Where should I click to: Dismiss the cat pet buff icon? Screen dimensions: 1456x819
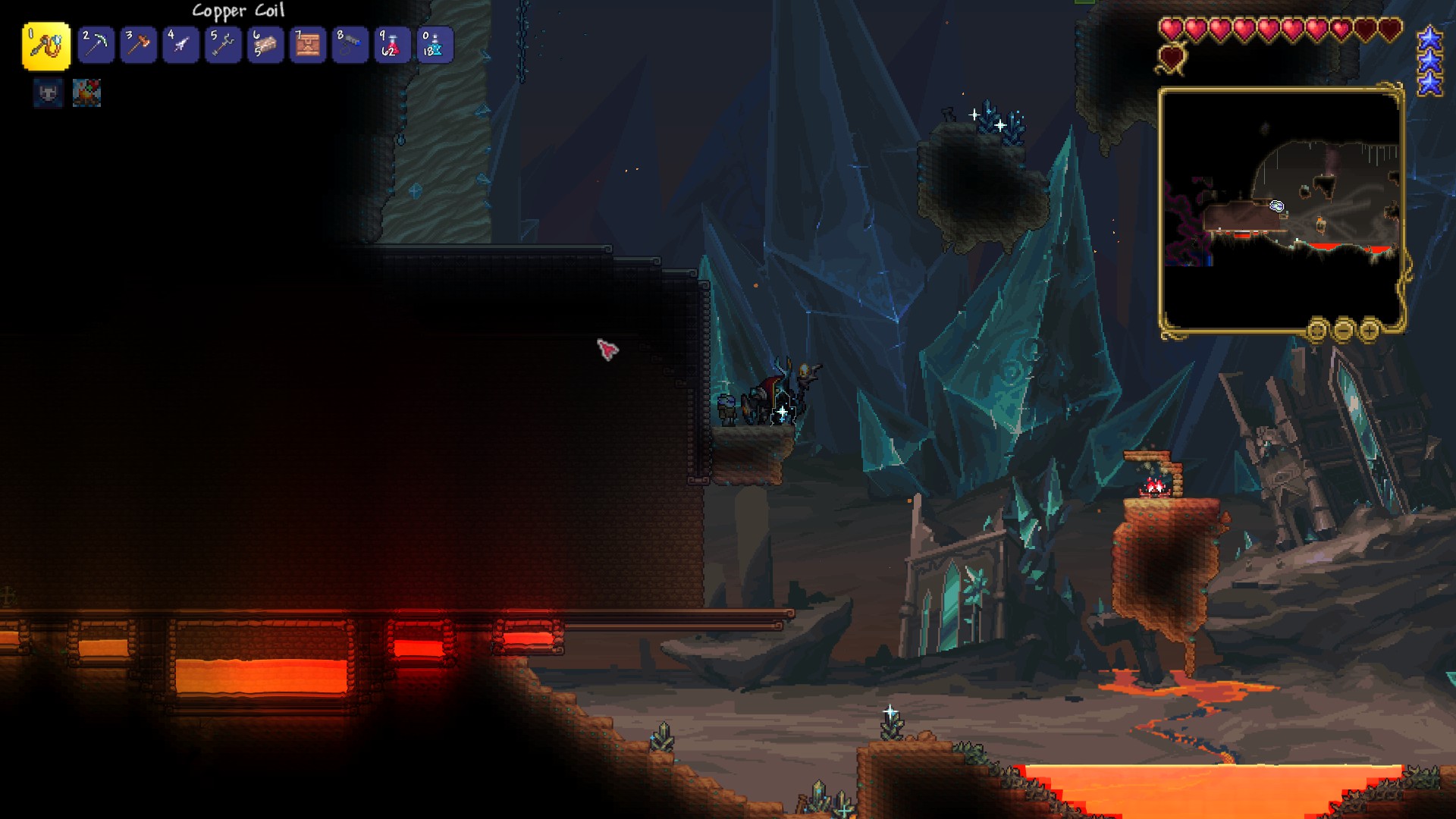[47, 94]
